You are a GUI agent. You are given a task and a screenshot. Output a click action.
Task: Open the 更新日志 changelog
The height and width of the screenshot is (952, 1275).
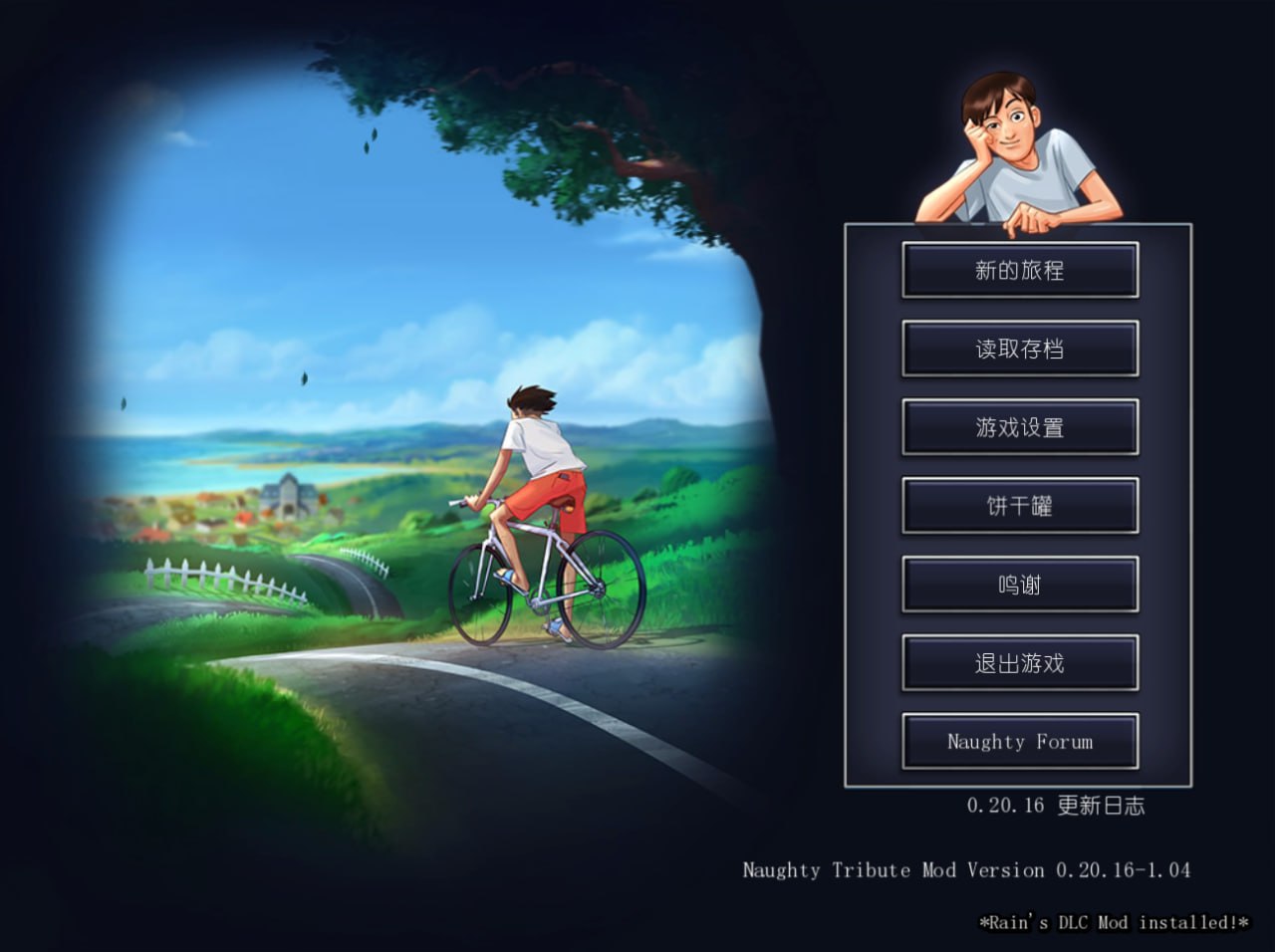point(1099,807)
